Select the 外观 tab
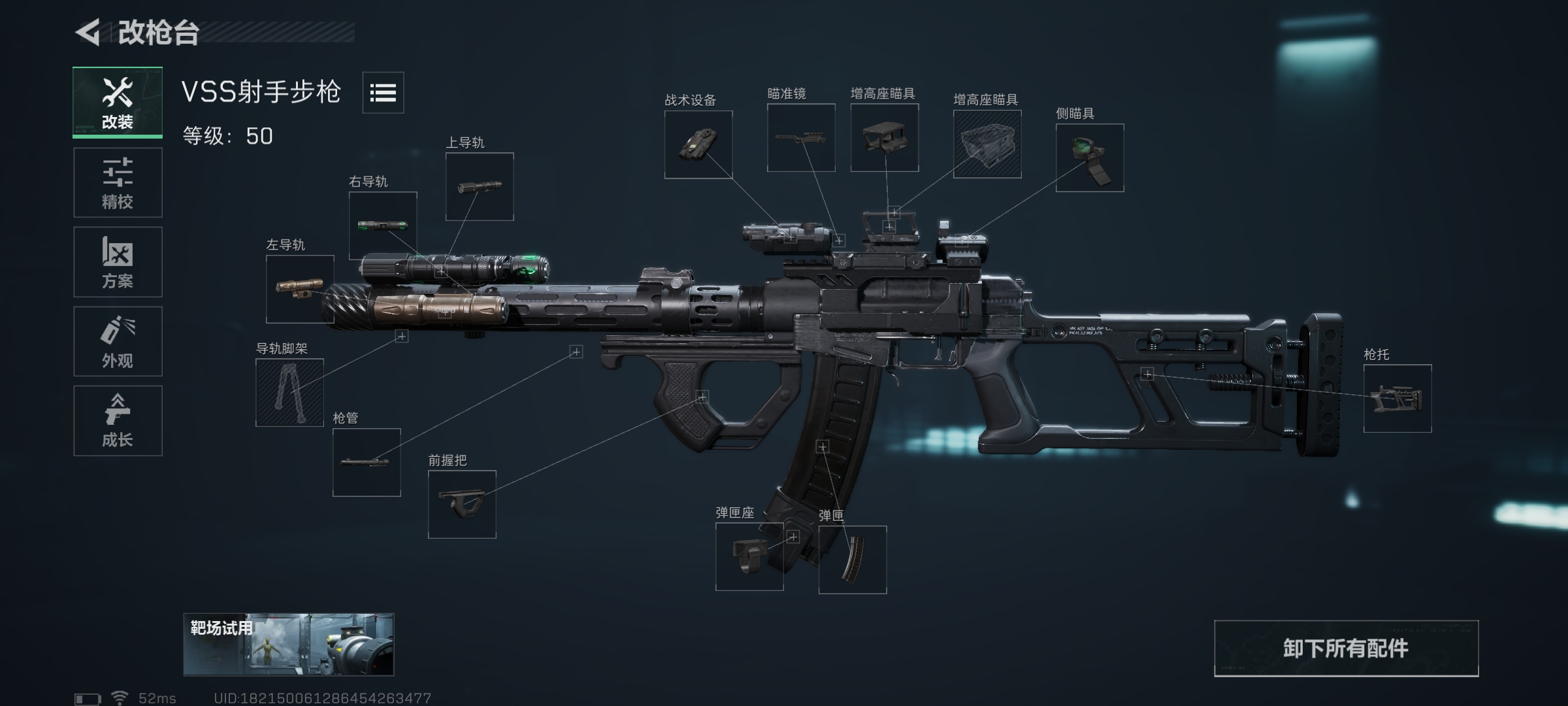Viewport: 1568px width, 706px height. 118,341
